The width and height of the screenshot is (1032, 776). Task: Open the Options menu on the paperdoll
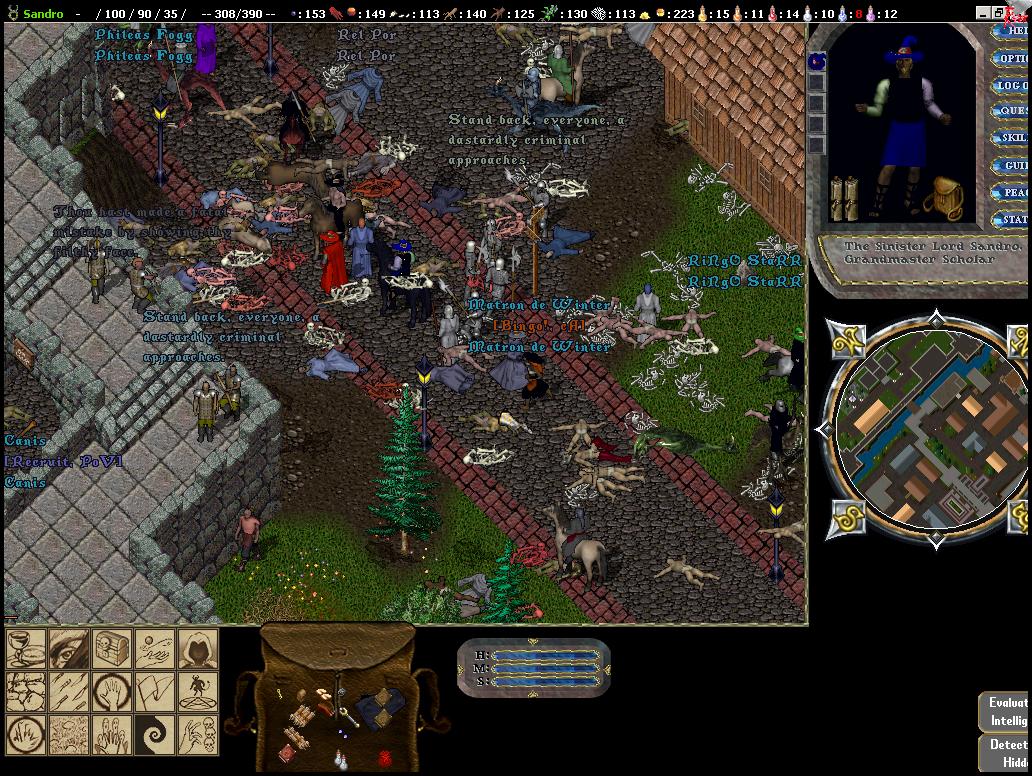pos(1012,58)
